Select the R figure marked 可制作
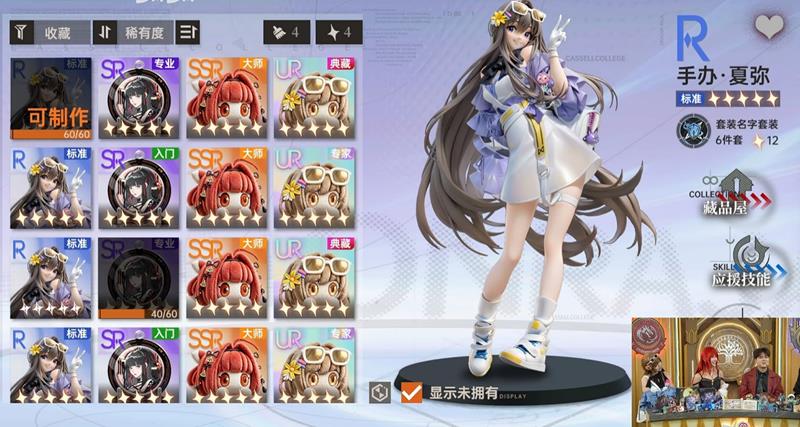The image size is (800, 427). [x=49, y=98]
